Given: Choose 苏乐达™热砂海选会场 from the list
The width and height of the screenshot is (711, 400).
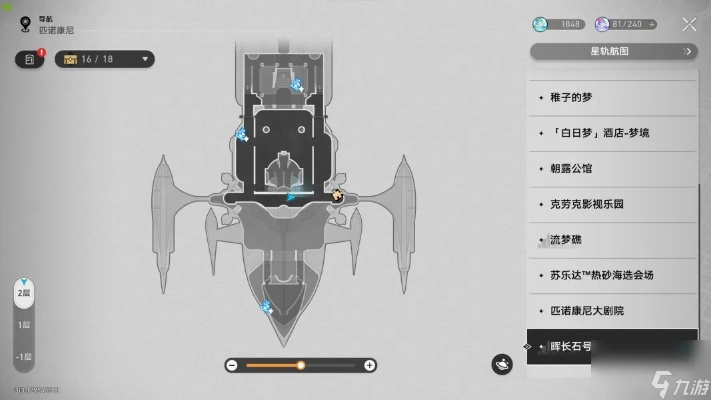Looking at the screenshot, I should (x=611, y=274).
